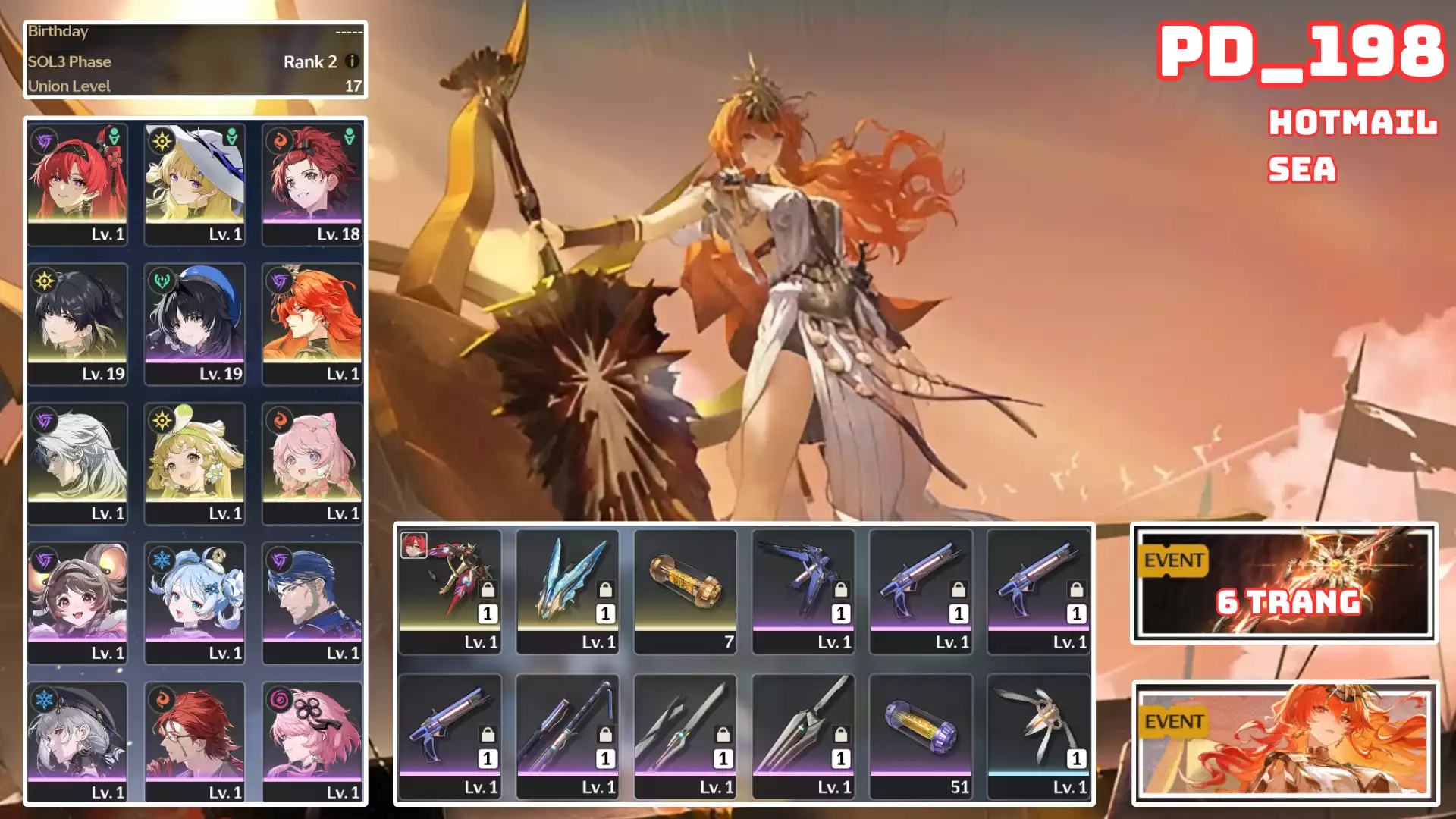Select the red weapon equipped by a character

pos(450,591)
